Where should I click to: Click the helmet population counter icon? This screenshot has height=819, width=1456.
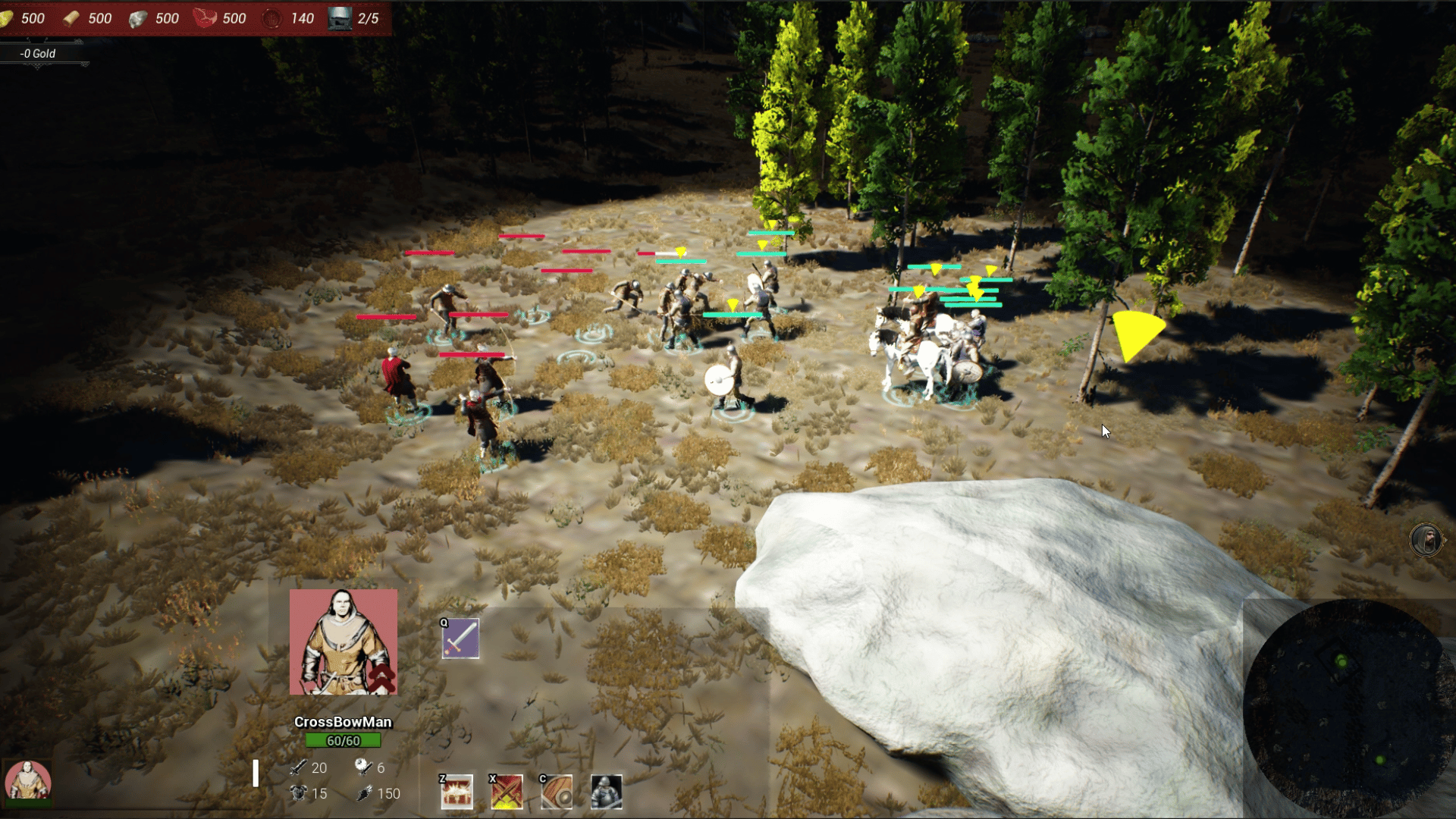click(x=340, y=18)
